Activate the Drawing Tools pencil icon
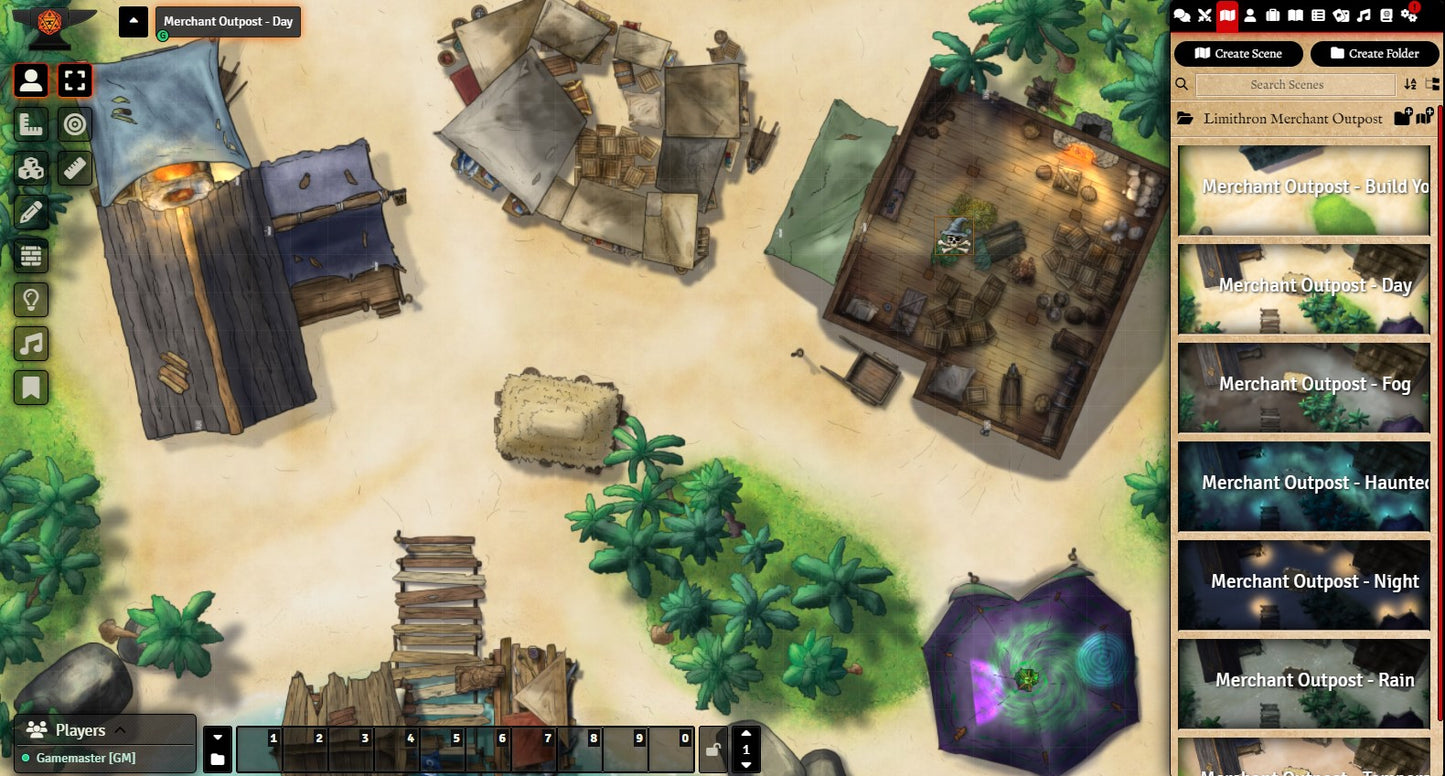This screenshot has width=1445, height=776. 31,212
